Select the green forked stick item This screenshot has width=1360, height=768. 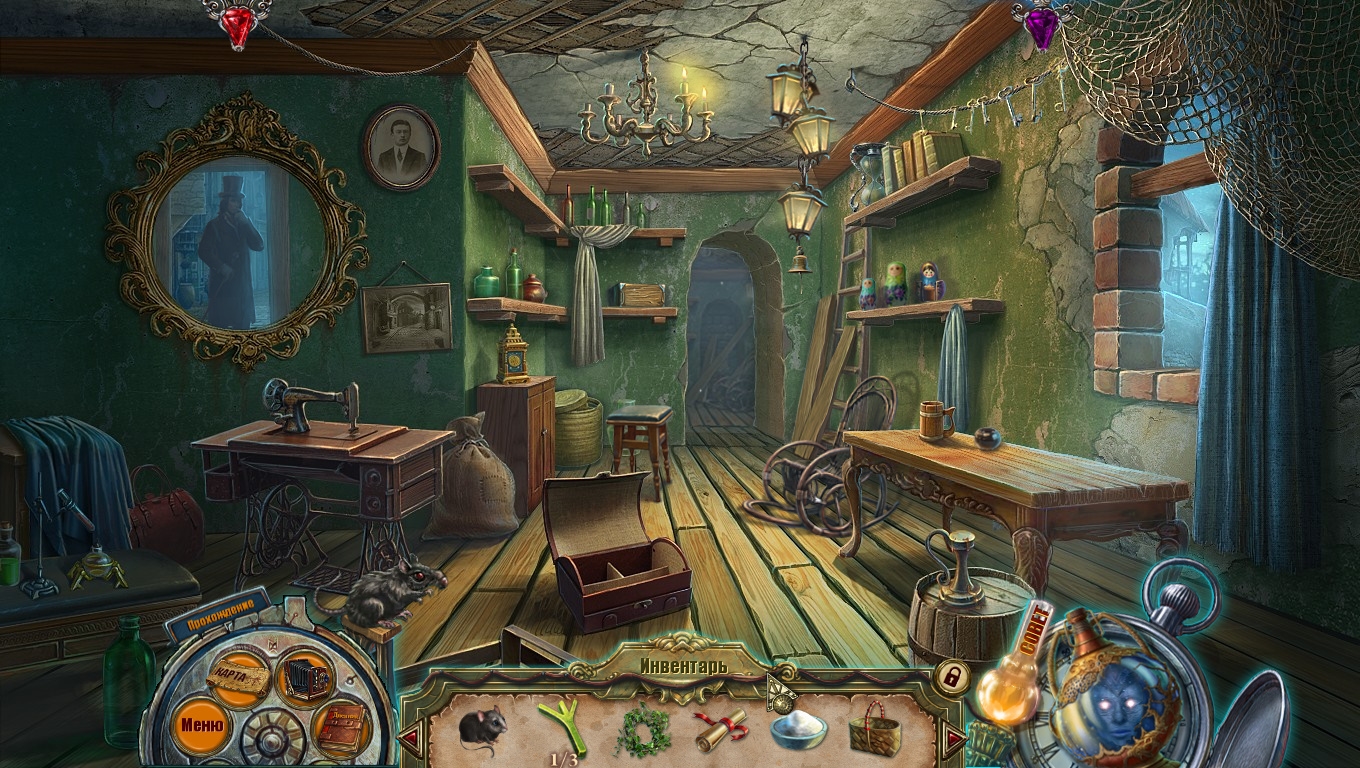(x=562, y=727)
